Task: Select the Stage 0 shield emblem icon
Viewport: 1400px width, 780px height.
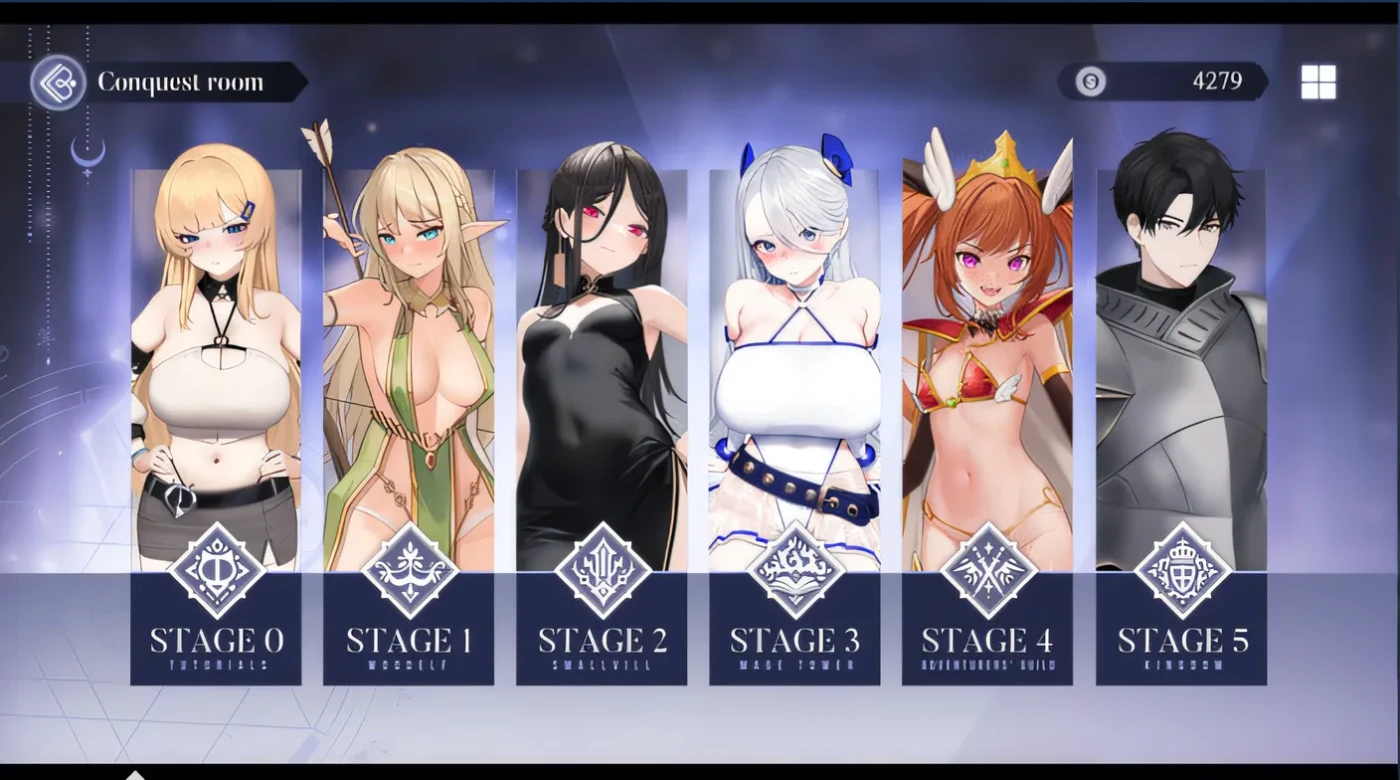Action: tap(215, 571)
